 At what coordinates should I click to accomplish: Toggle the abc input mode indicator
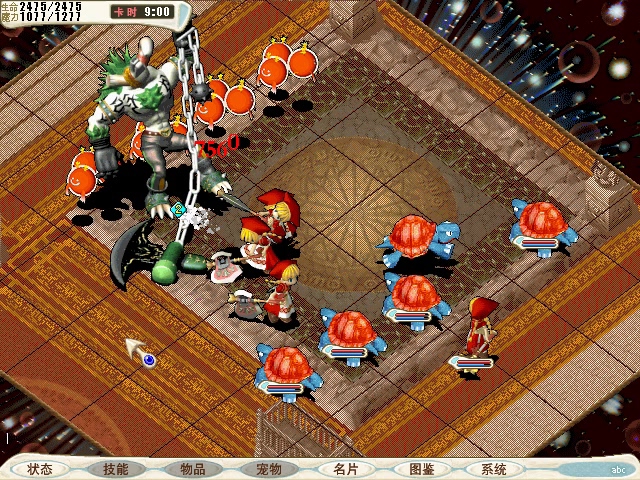[619, 470]
